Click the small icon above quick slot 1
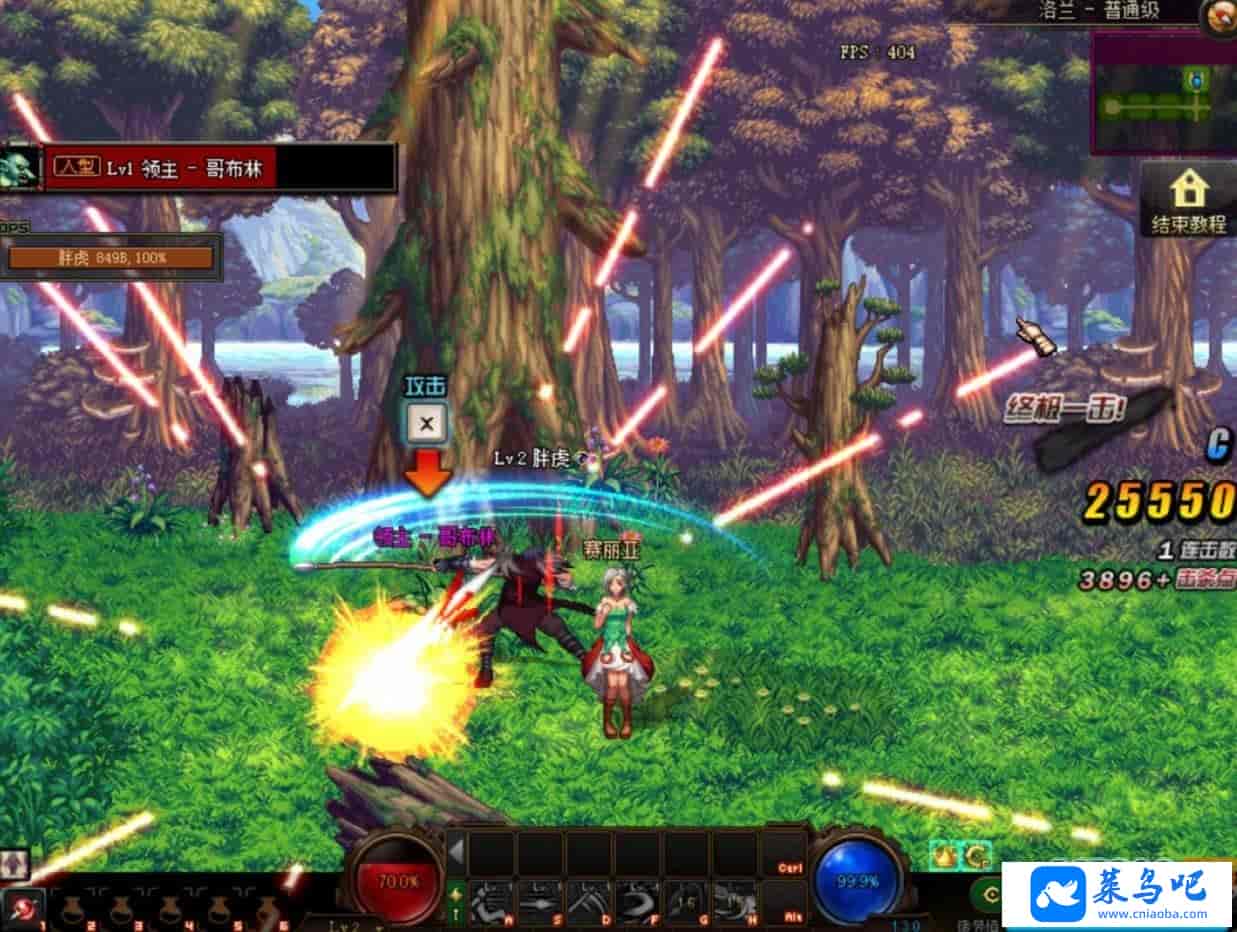 point(15,864)
